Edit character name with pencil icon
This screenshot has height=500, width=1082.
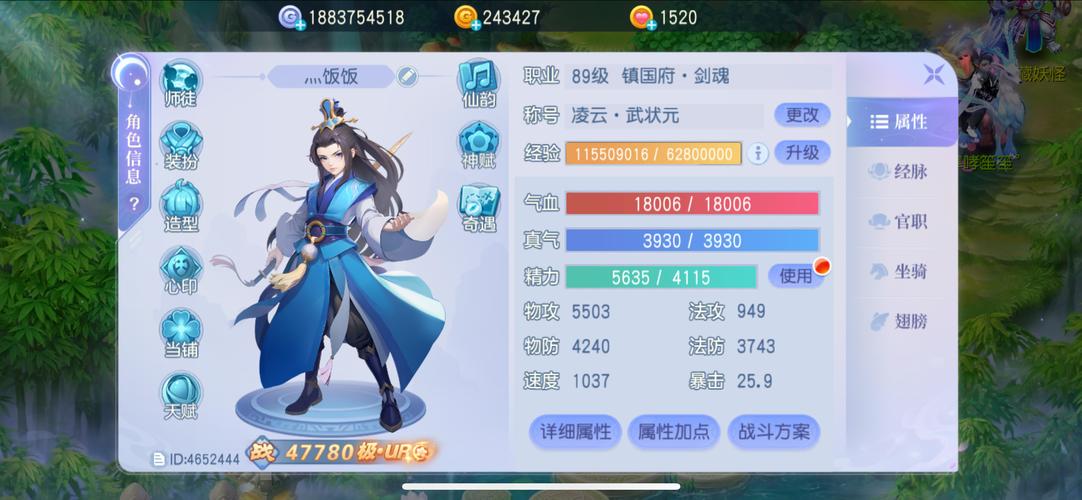coord(407,76)
